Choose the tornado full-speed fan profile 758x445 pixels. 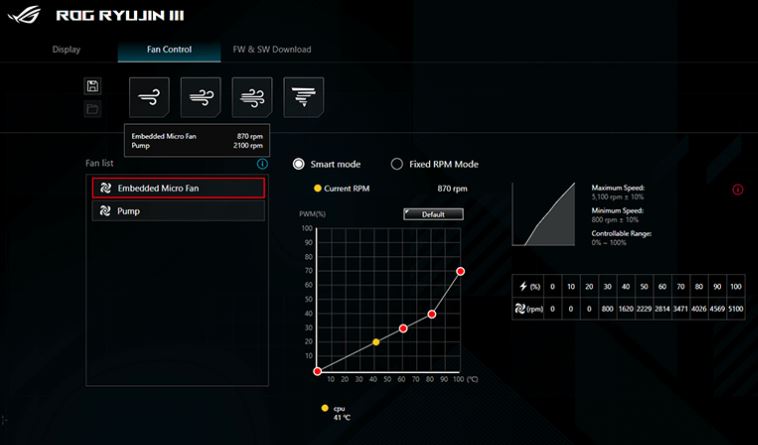(302, 96)
